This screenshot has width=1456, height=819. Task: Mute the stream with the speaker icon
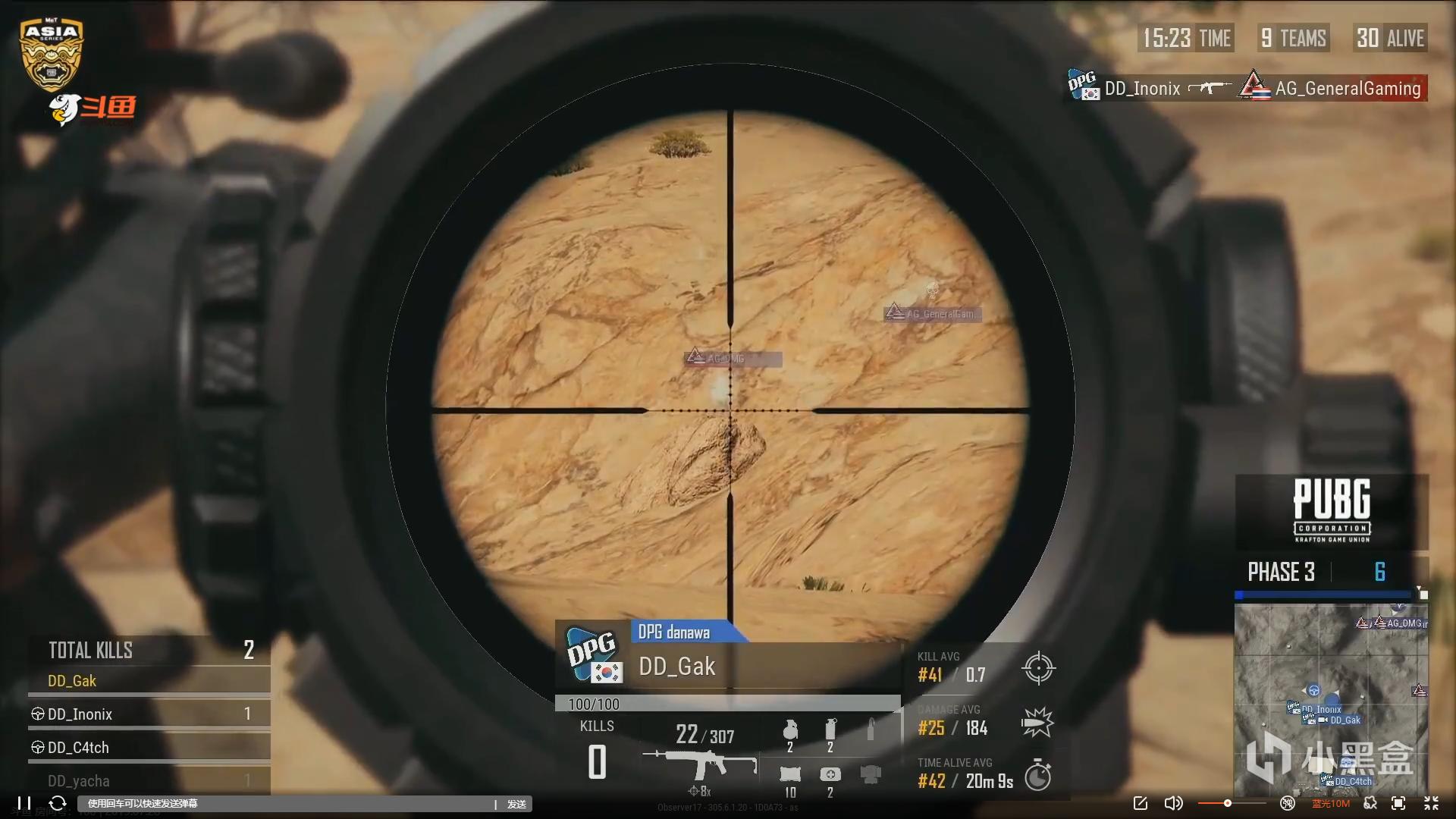[1172, 803]
